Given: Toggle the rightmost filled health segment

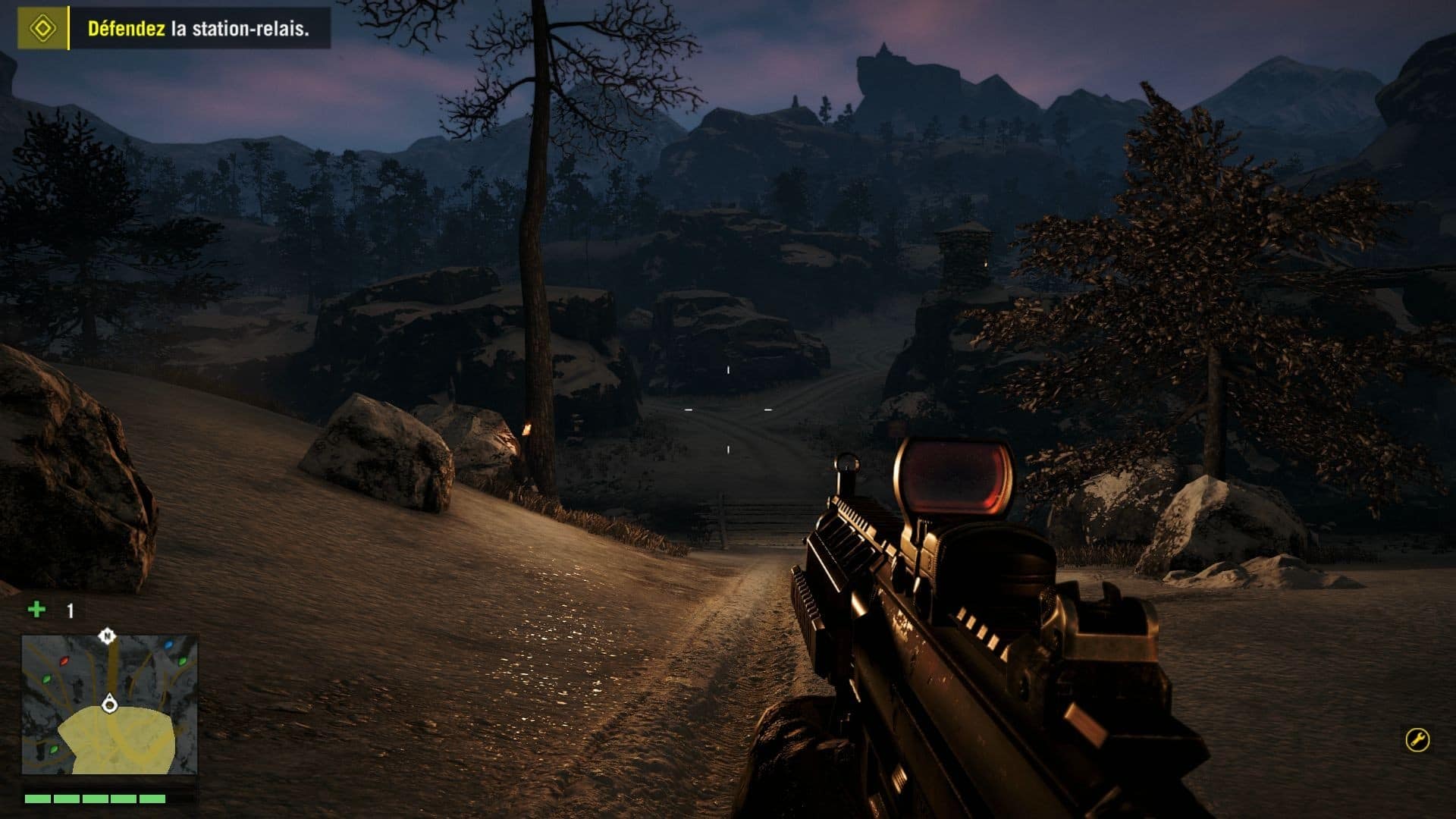Looking at the screenshot, I should pyautogui.click(x=152, y=798).
